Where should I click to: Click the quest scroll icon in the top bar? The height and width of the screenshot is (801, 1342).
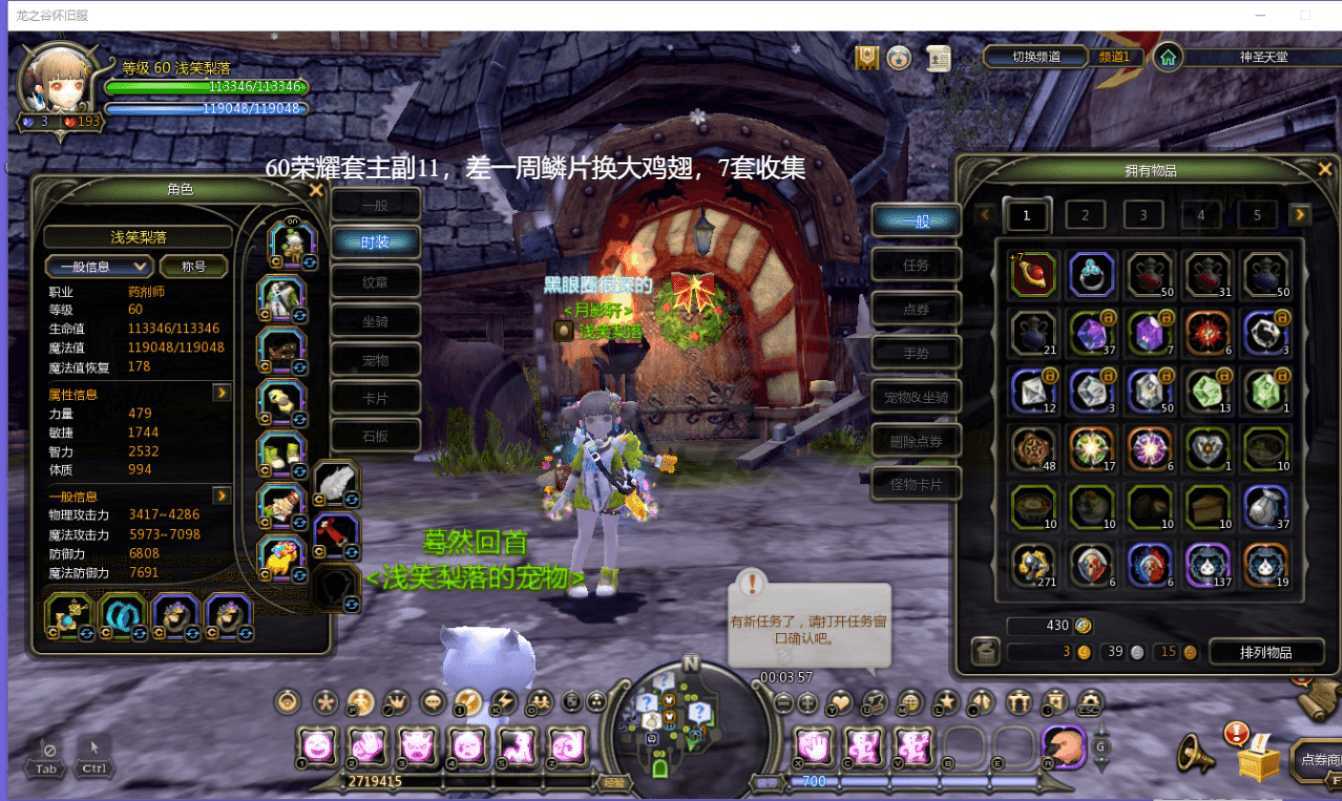[936, 59]
